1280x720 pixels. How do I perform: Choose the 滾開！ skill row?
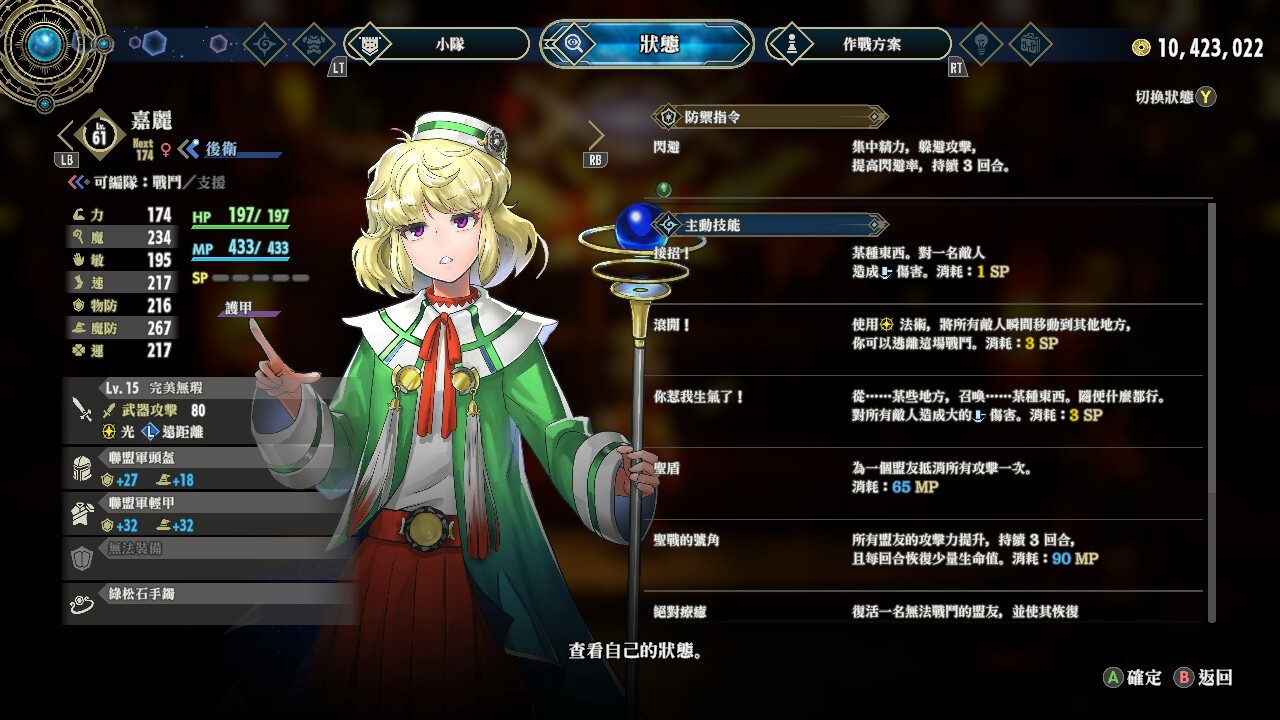[x=925, y=334]
